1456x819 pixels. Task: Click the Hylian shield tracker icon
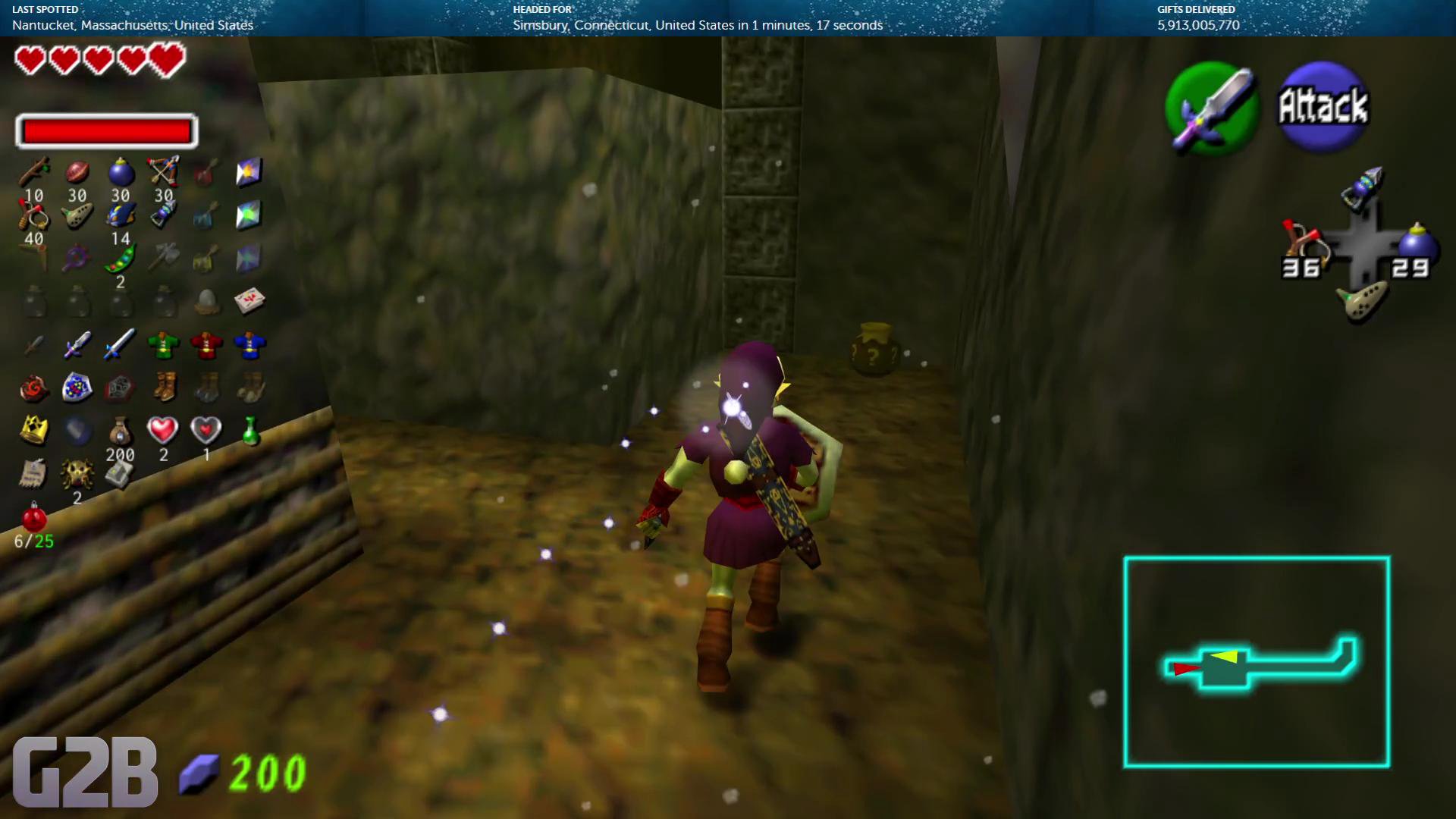(x=77, y=388)
